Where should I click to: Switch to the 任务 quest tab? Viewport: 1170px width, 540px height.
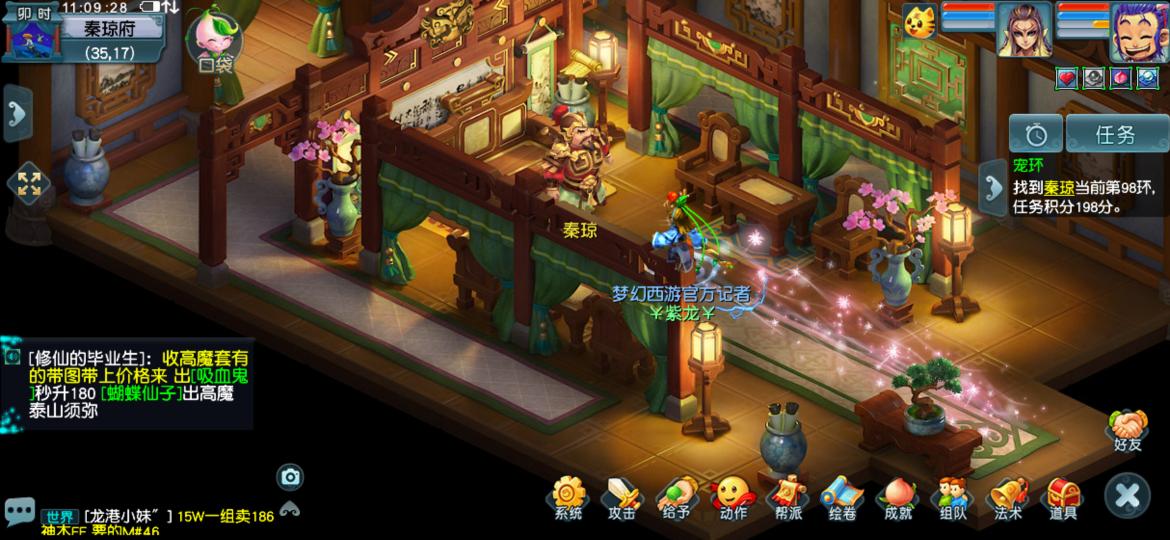coord(1114,134)
